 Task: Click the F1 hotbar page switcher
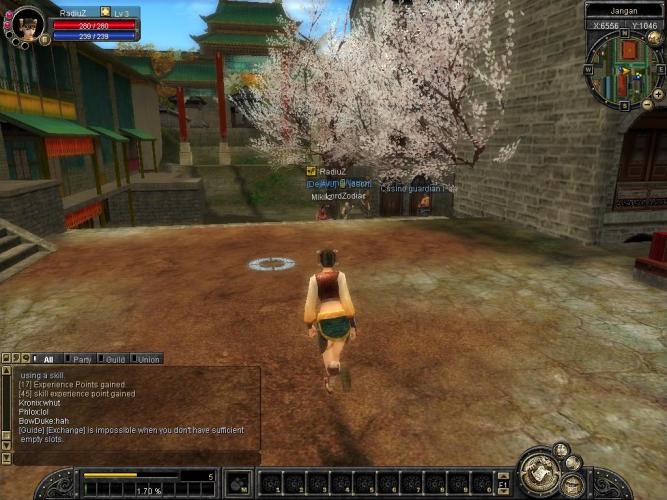tap(504, 483)
